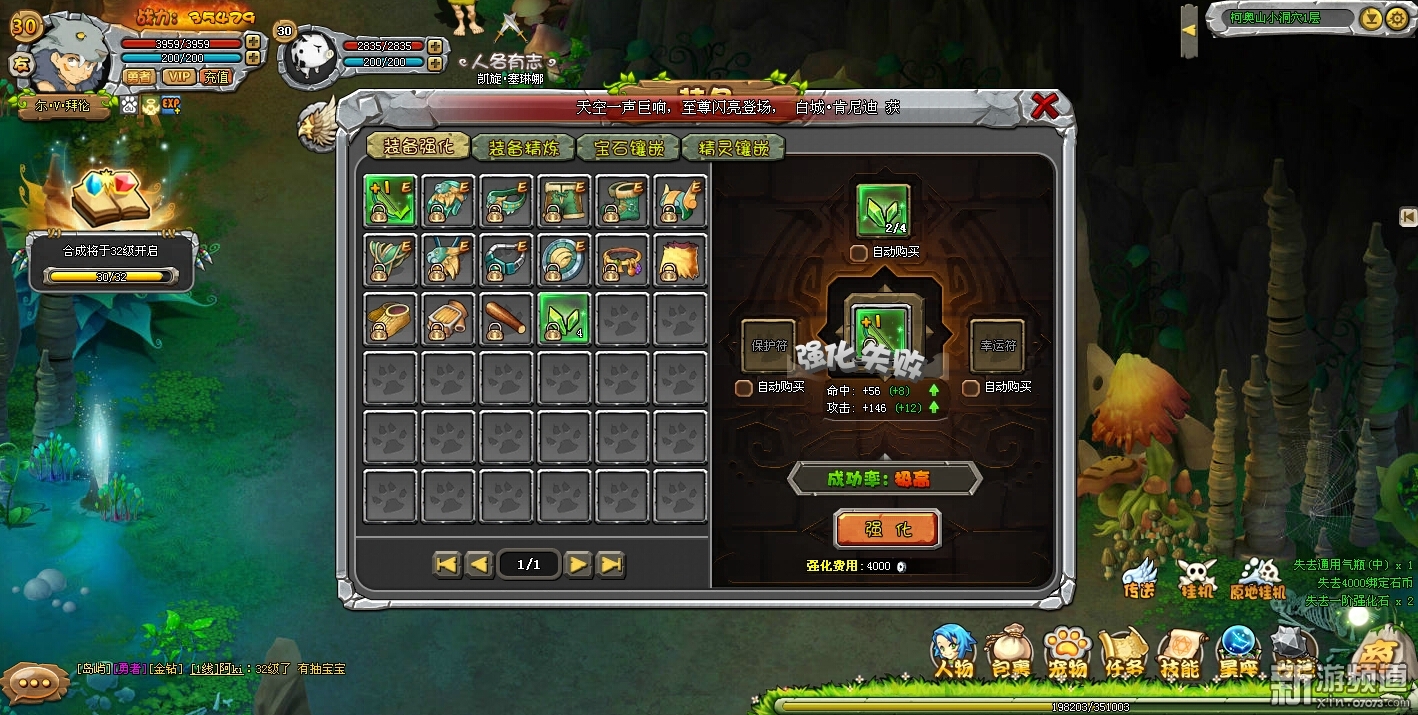
Task: Select the 保护符 slot
Action: pos(768,346)
